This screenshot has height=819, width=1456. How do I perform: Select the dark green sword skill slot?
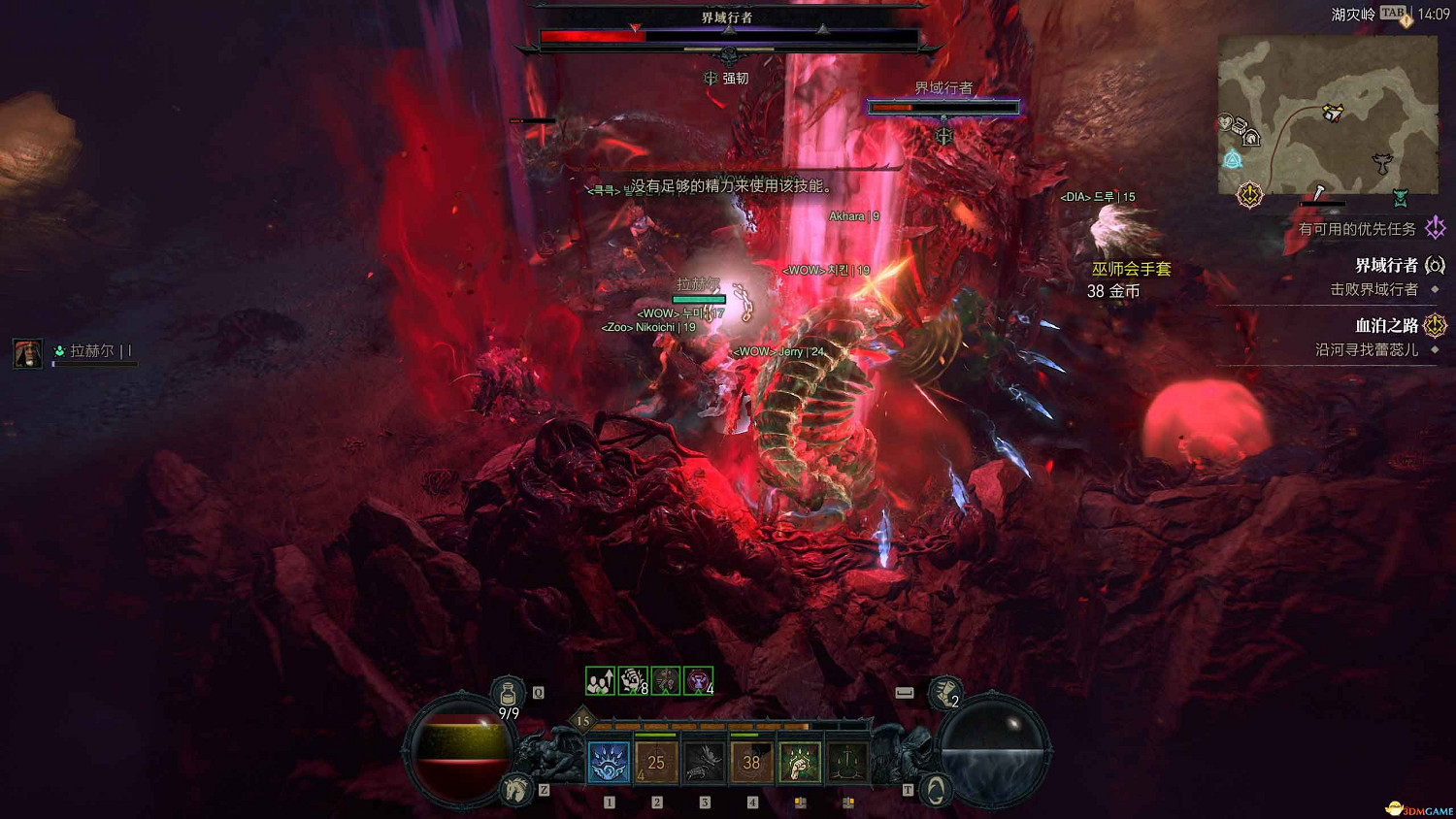[847, 763]
